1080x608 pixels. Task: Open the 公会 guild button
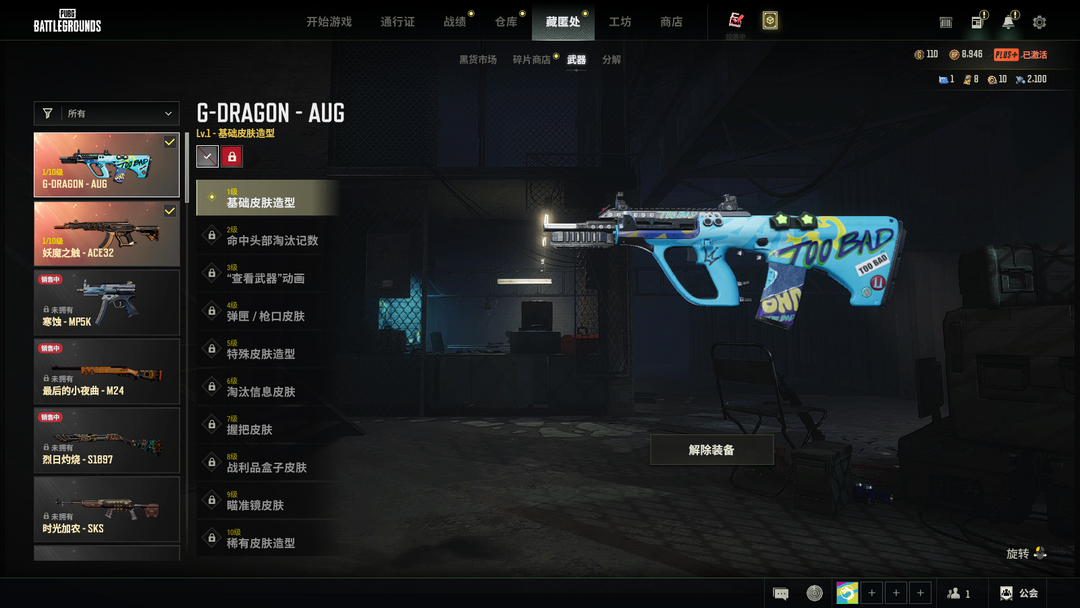[x=1018, y=593]
